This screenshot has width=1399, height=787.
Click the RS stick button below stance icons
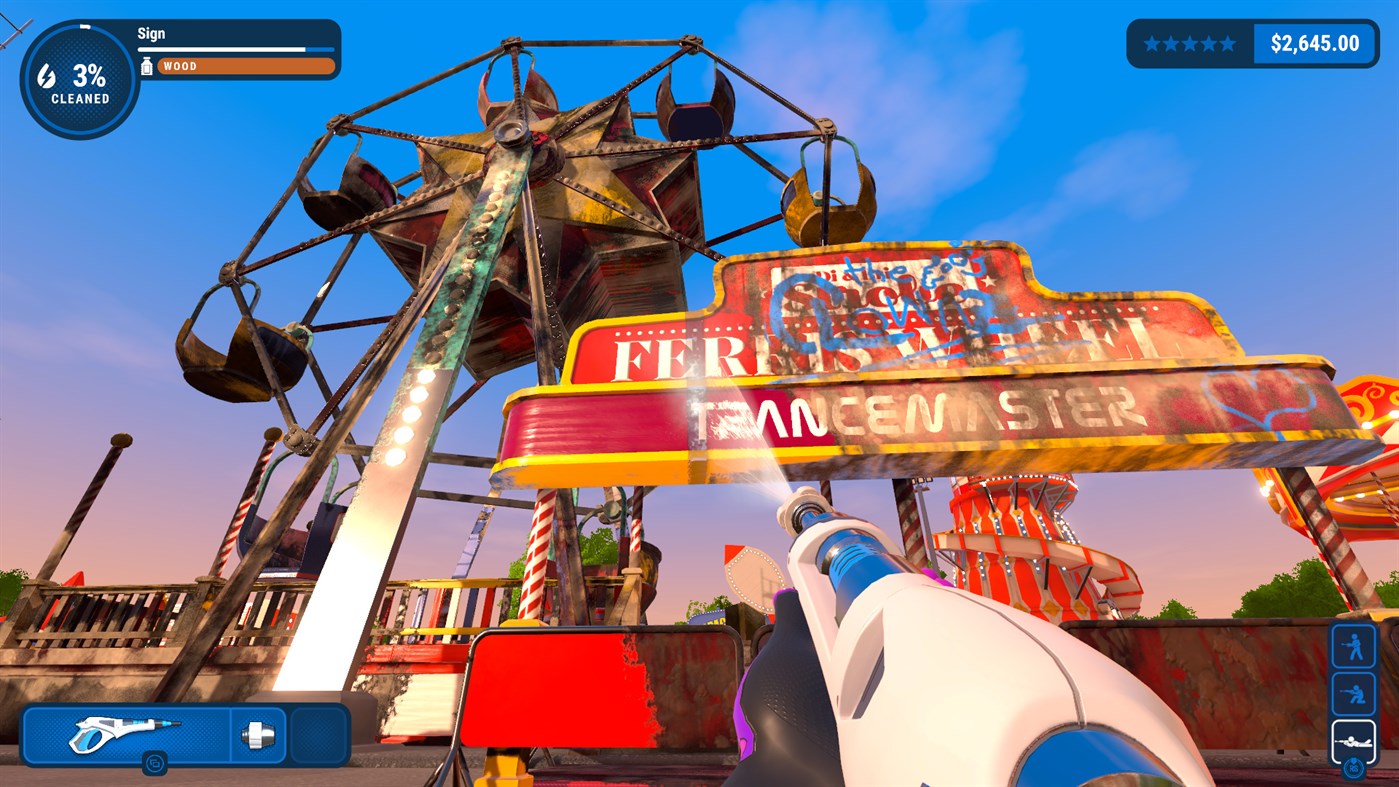pyautogui.click(x=1355, y=770)
